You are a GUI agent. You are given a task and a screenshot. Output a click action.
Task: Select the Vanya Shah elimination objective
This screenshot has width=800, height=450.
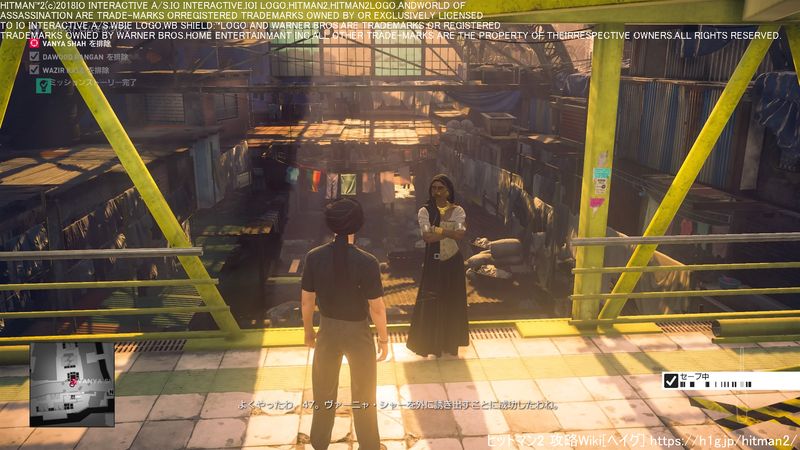click(70, 45)
